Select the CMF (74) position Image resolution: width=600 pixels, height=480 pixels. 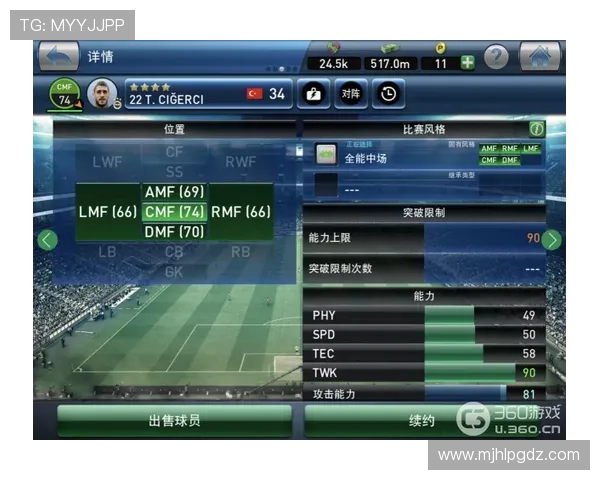174,212
